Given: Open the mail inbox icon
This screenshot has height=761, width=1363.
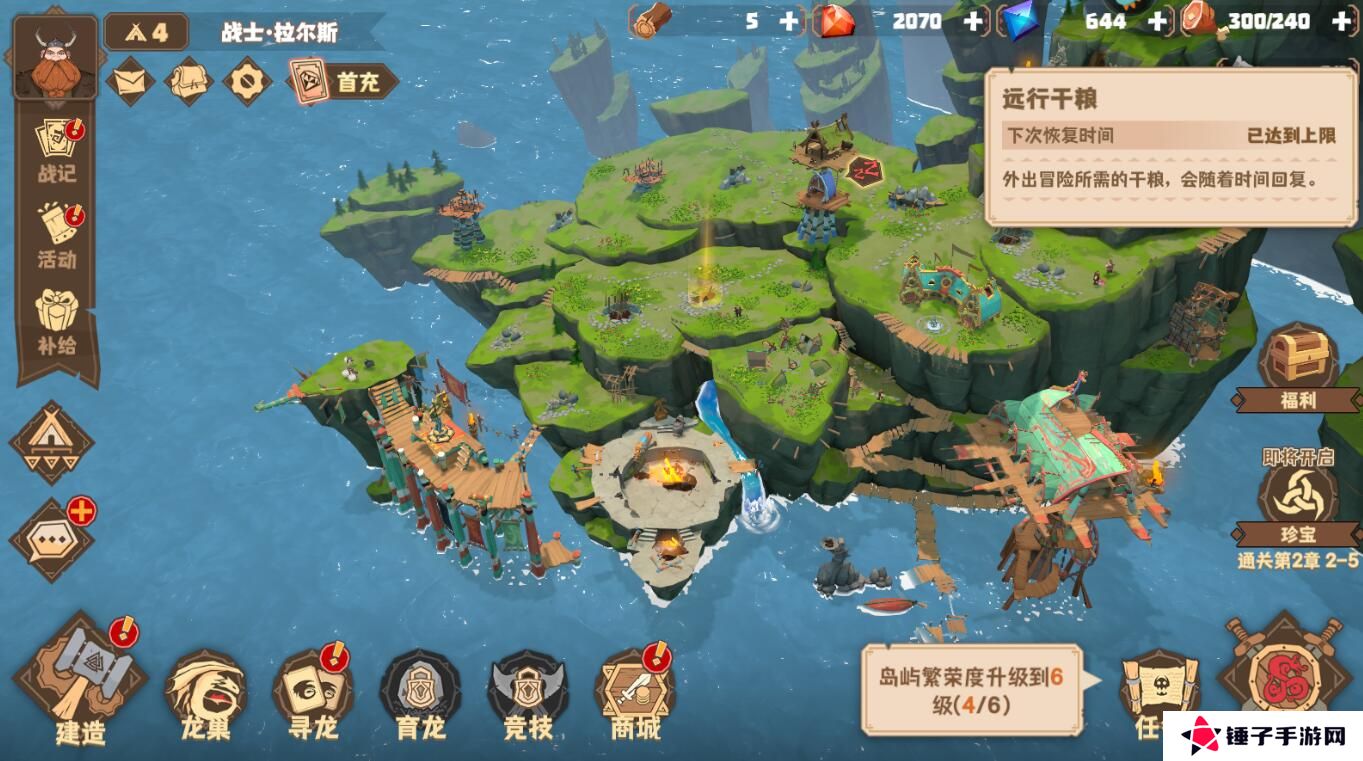Looking at the screenshot, I should coord(131,80).
